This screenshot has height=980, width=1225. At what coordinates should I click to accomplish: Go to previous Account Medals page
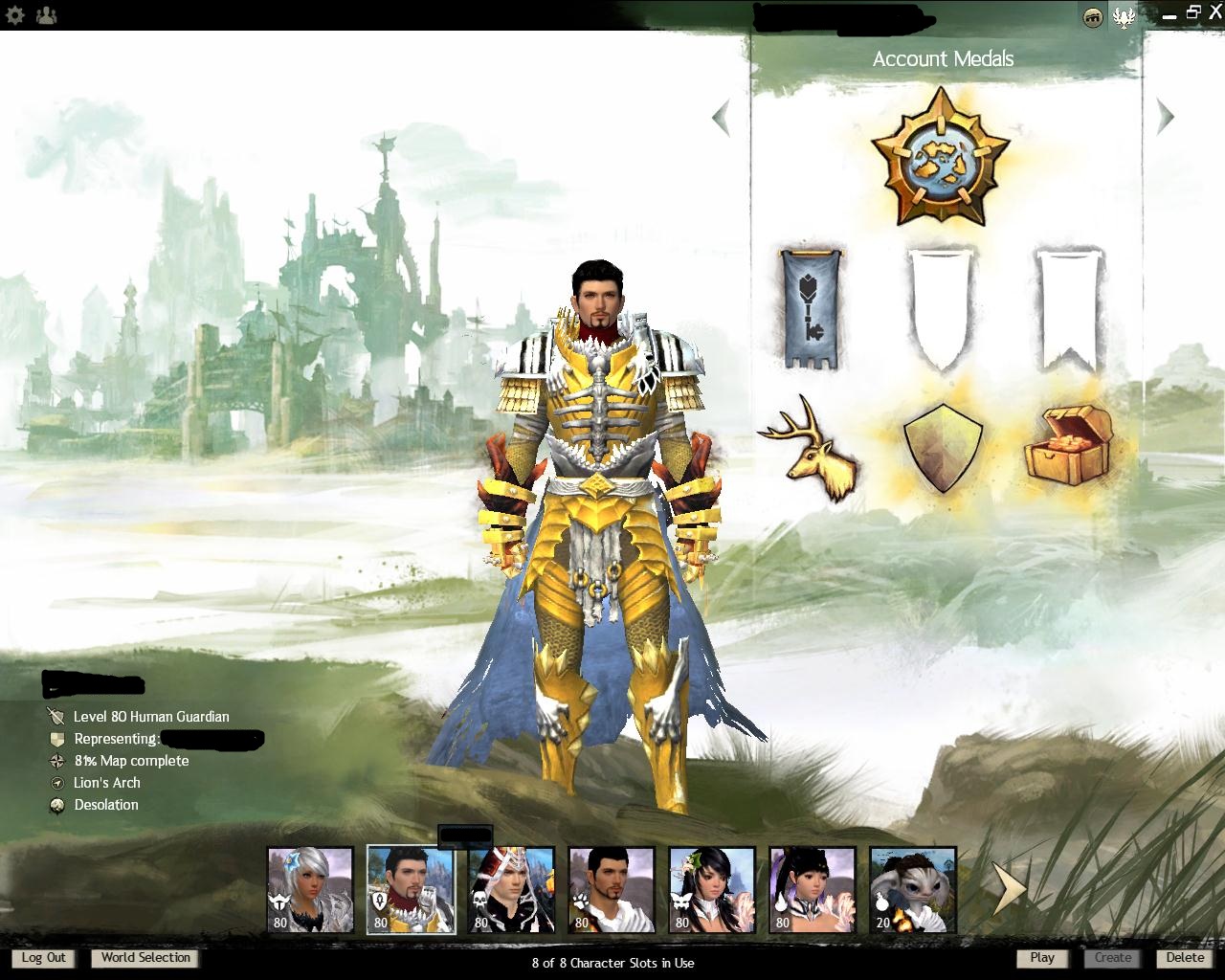(721, 118)
